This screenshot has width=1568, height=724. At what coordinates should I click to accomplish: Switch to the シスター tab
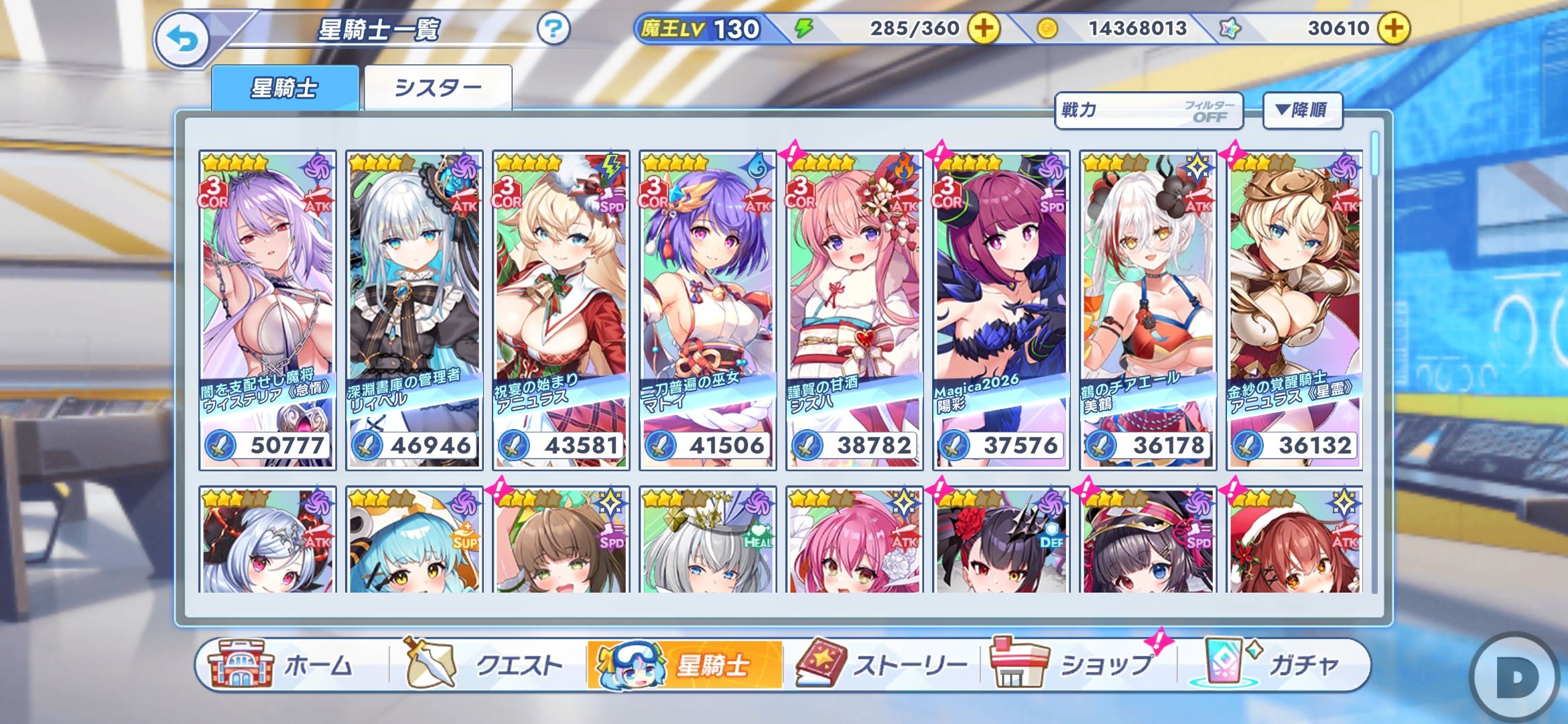438,88
